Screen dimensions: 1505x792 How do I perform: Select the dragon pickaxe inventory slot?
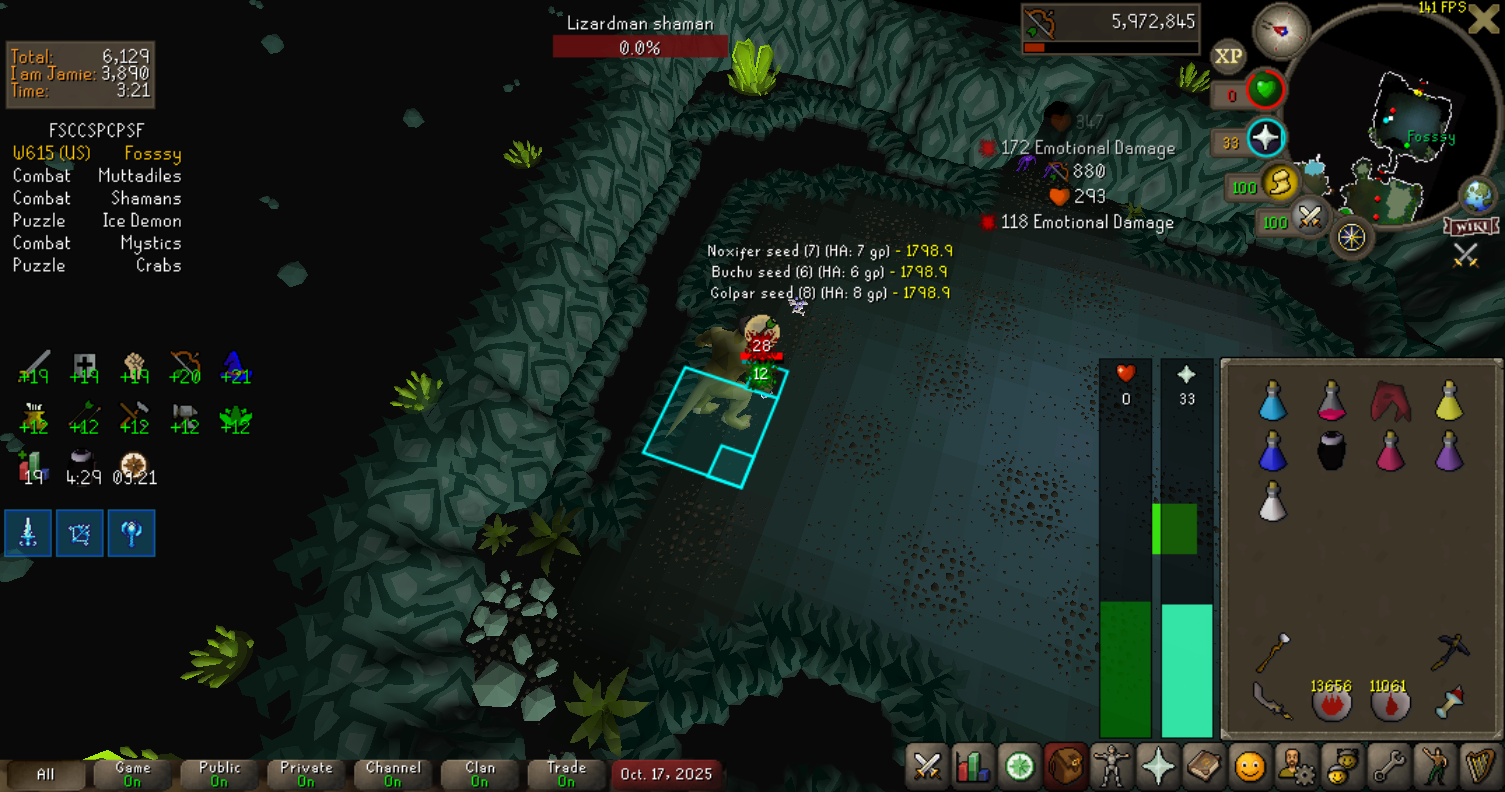pos(1448,652)
